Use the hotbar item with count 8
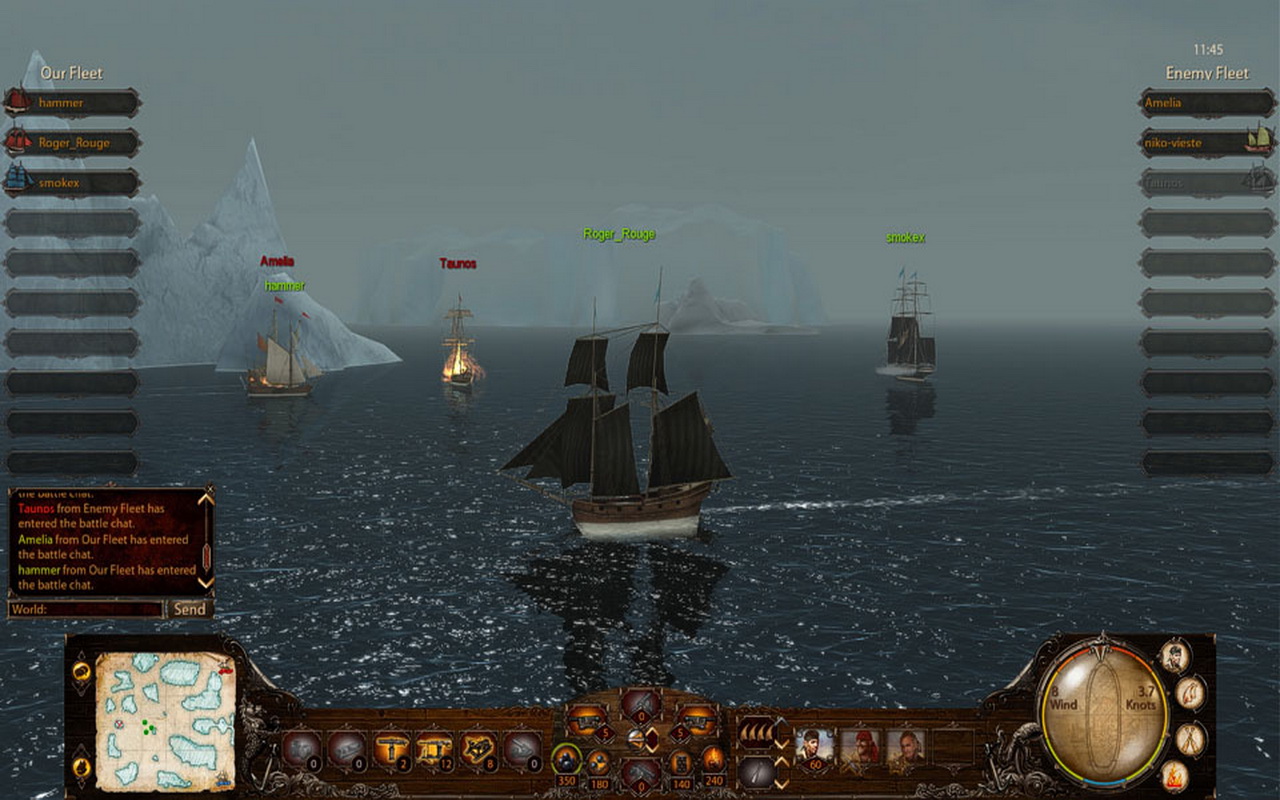Viewport: 1280px width, 800px height. 477,748
